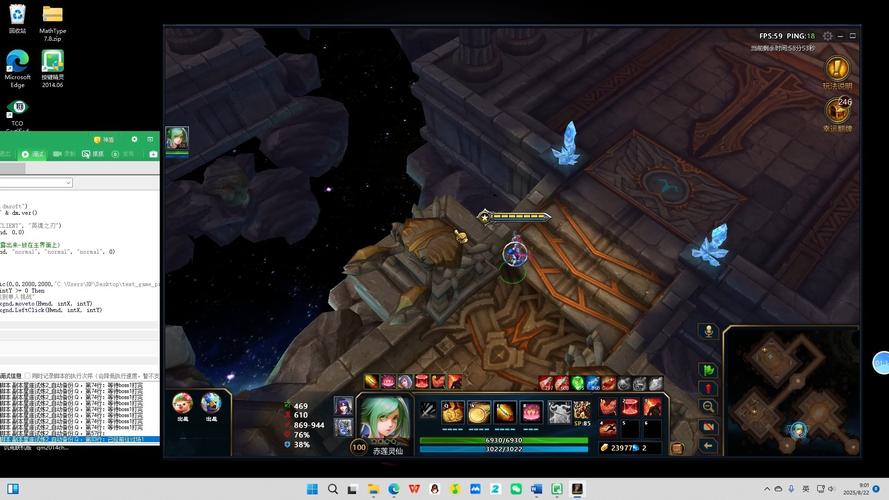Select the pig-faced teammate portrait
Viewport: 889px width, 500px height.
tap(182, 403)
